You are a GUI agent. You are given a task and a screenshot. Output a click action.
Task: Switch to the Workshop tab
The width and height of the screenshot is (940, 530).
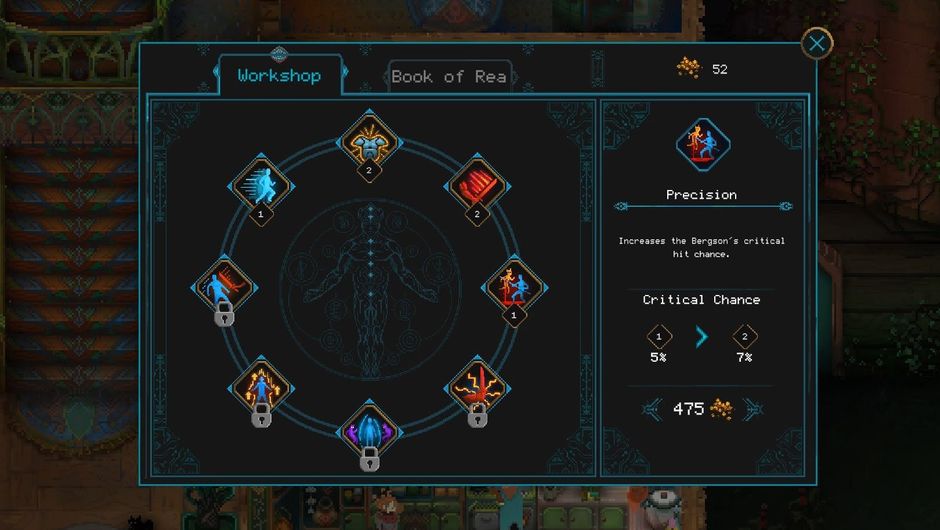point(279,76)
